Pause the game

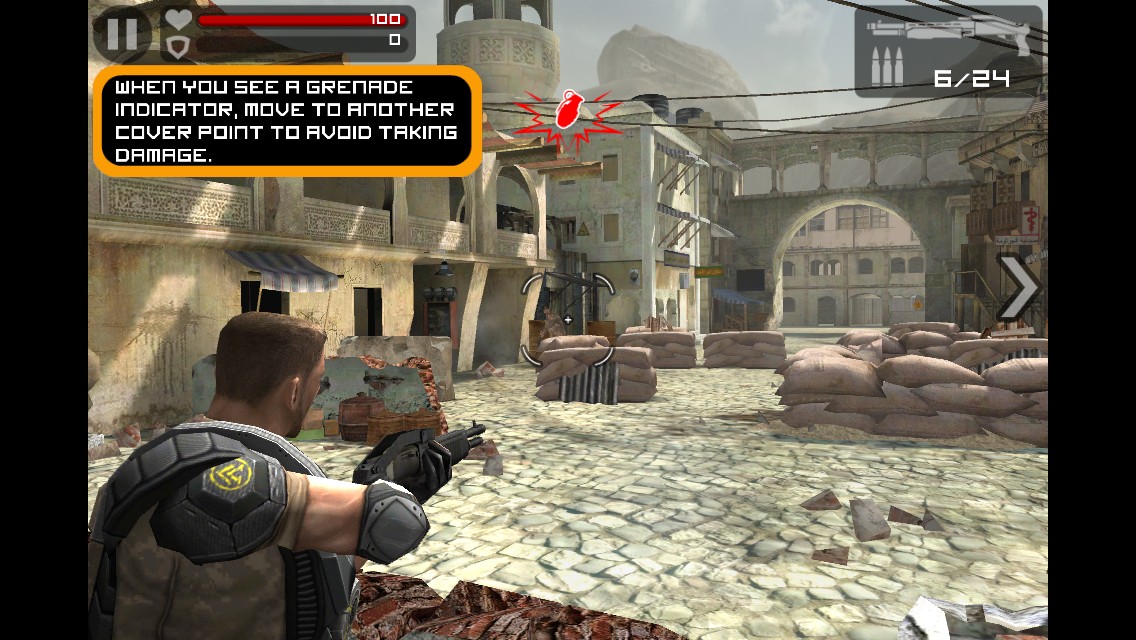point(122,34)
